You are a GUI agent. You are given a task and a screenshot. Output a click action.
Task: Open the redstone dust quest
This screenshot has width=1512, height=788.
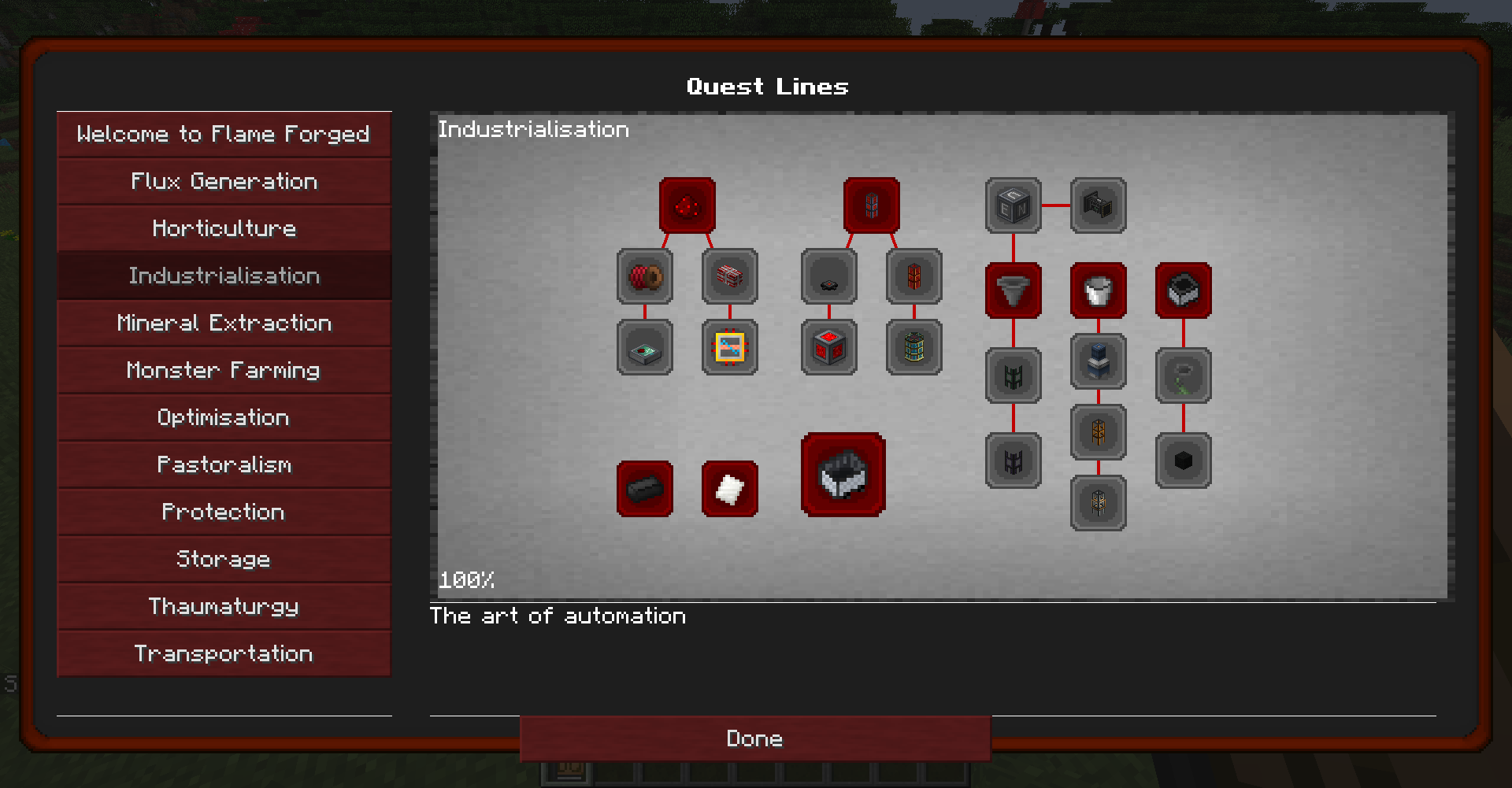(x=687, y=204)
